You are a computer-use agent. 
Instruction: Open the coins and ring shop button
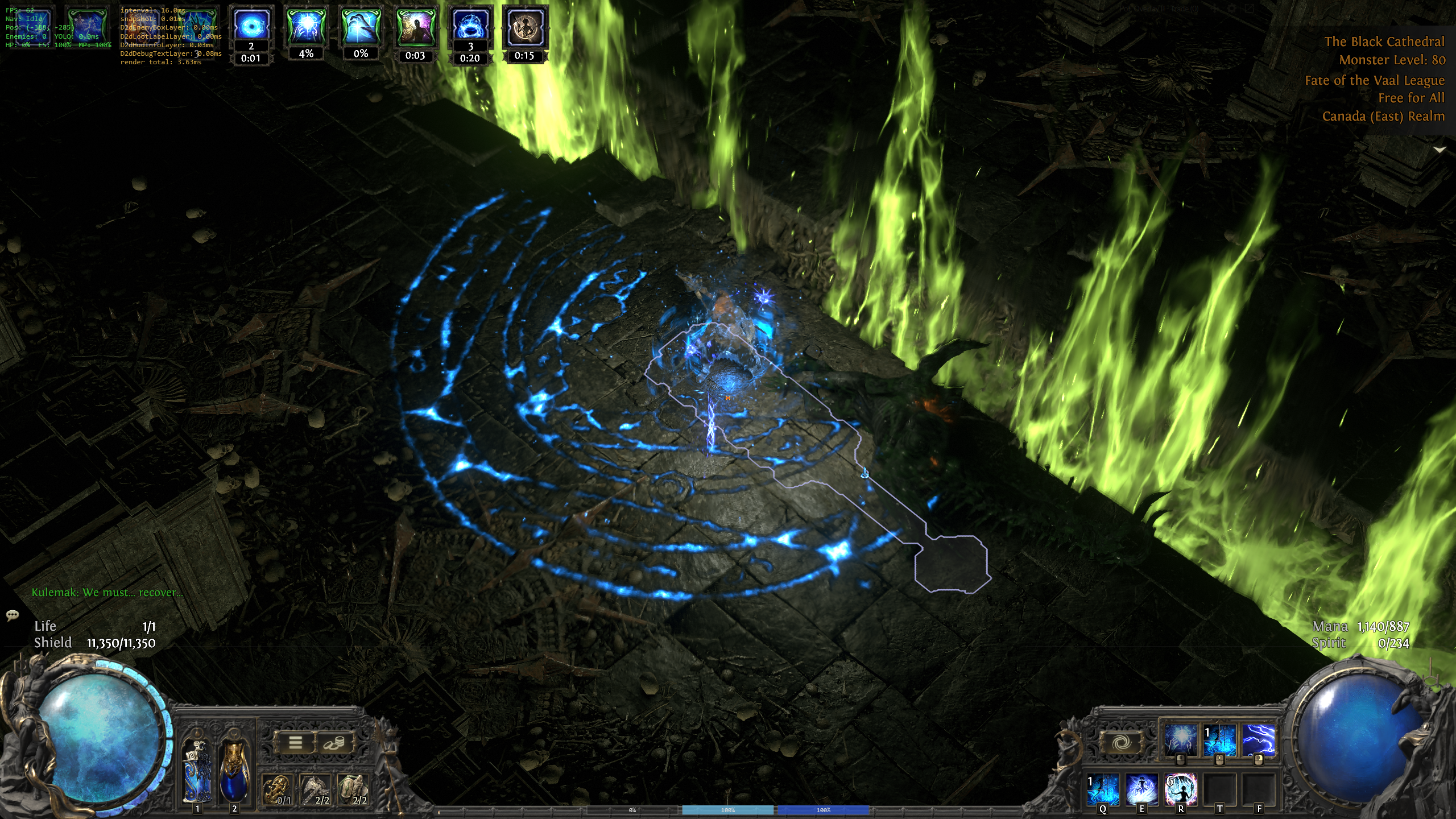334,743
